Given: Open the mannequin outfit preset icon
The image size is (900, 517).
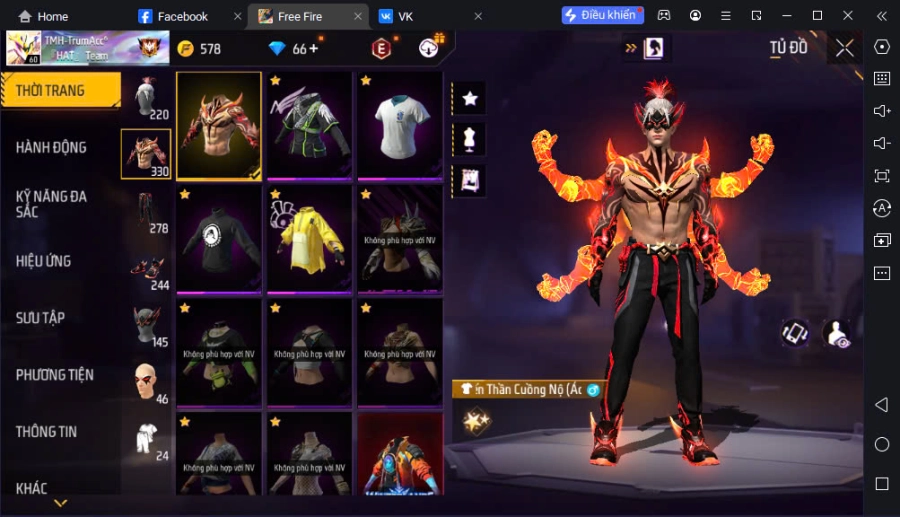Looking at the screenshot, I should point(469,139).
